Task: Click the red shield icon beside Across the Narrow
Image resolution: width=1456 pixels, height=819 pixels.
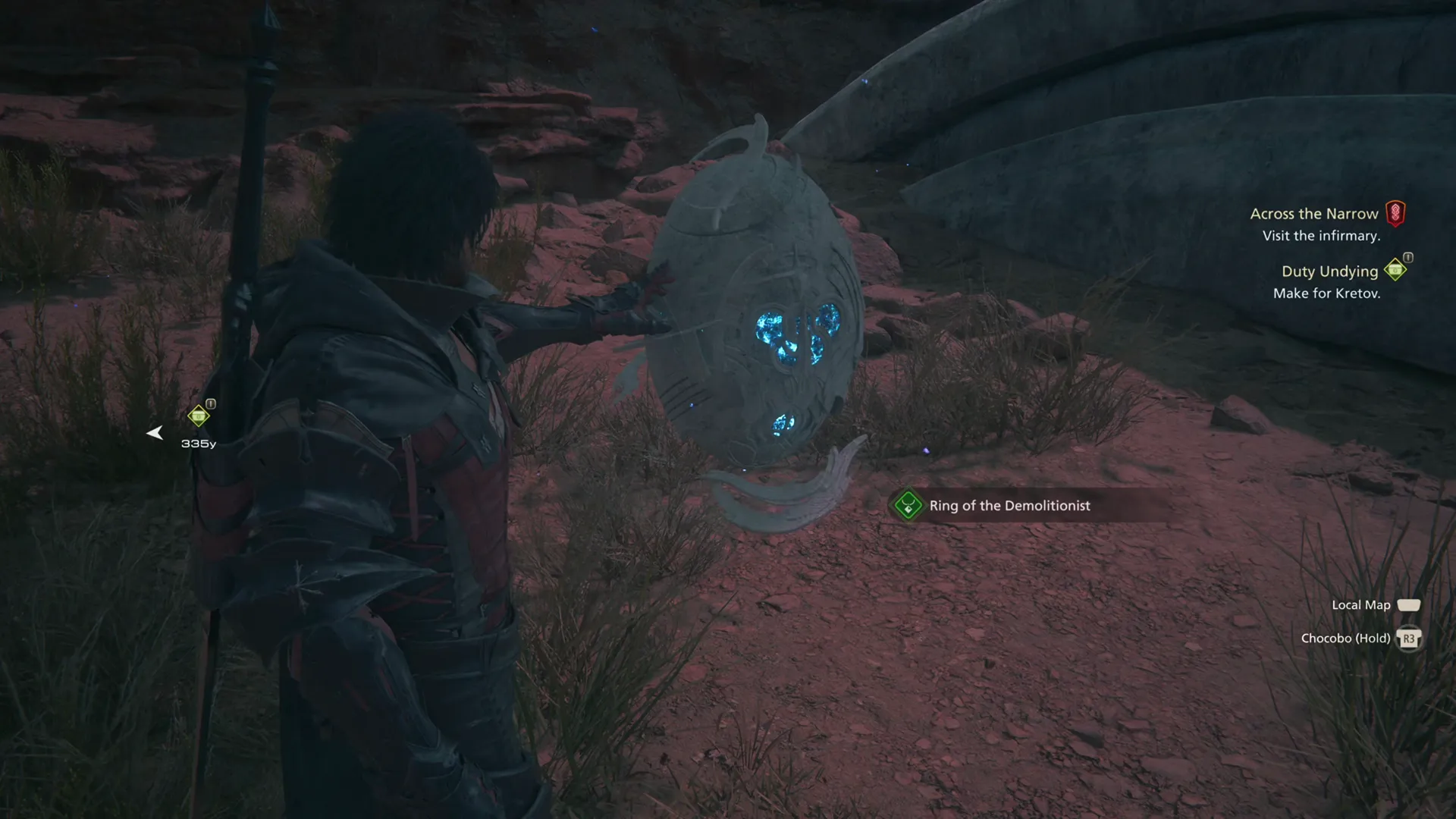Action: pos(1395,215)
